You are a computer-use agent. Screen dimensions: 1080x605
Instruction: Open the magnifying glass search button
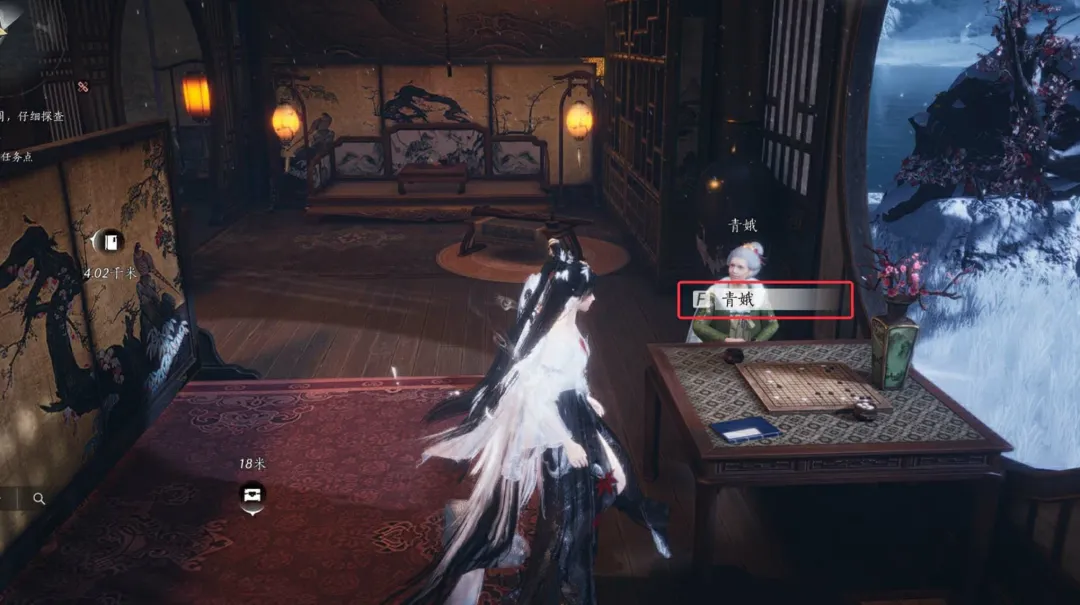pos(39,498)
